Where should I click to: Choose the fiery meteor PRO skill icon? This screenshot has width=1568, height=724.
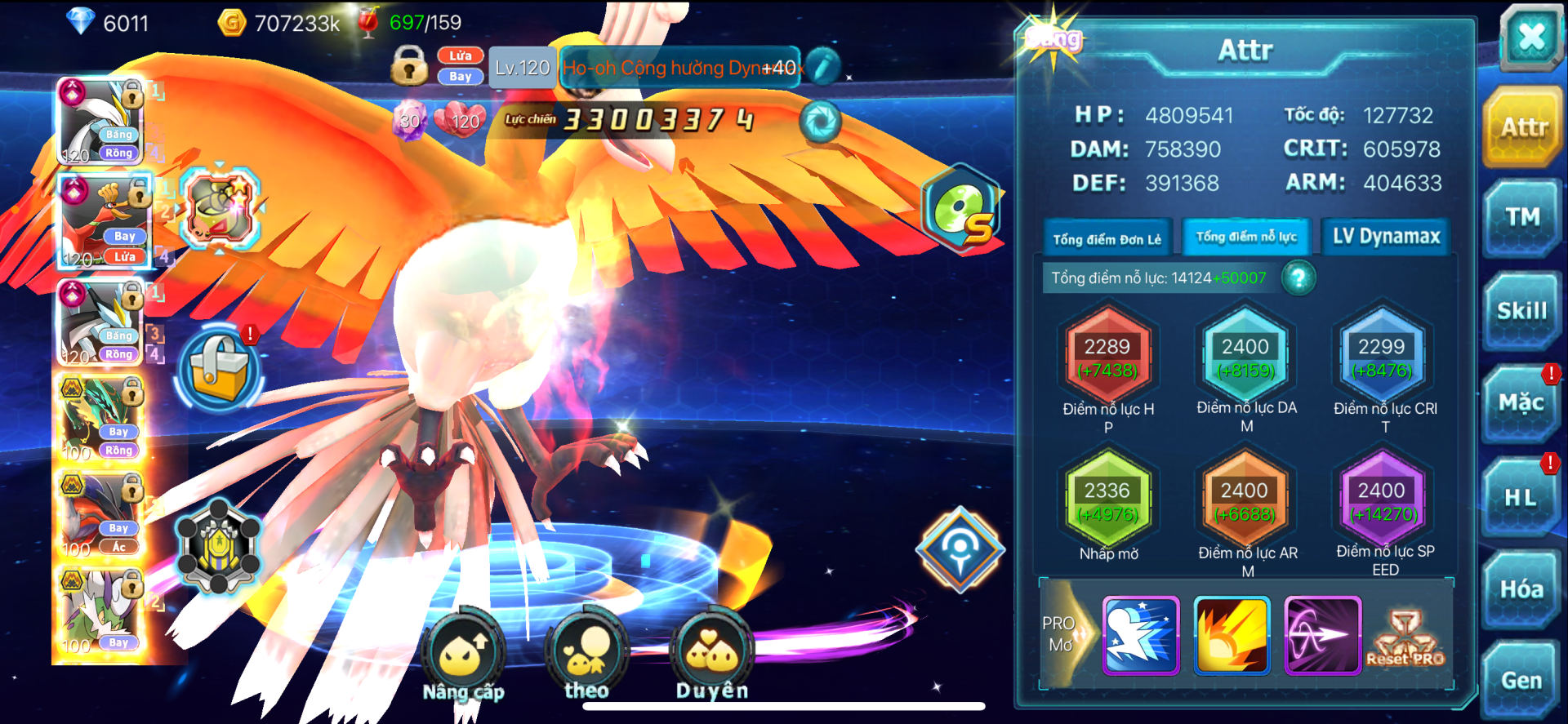tap(1232, 635)
